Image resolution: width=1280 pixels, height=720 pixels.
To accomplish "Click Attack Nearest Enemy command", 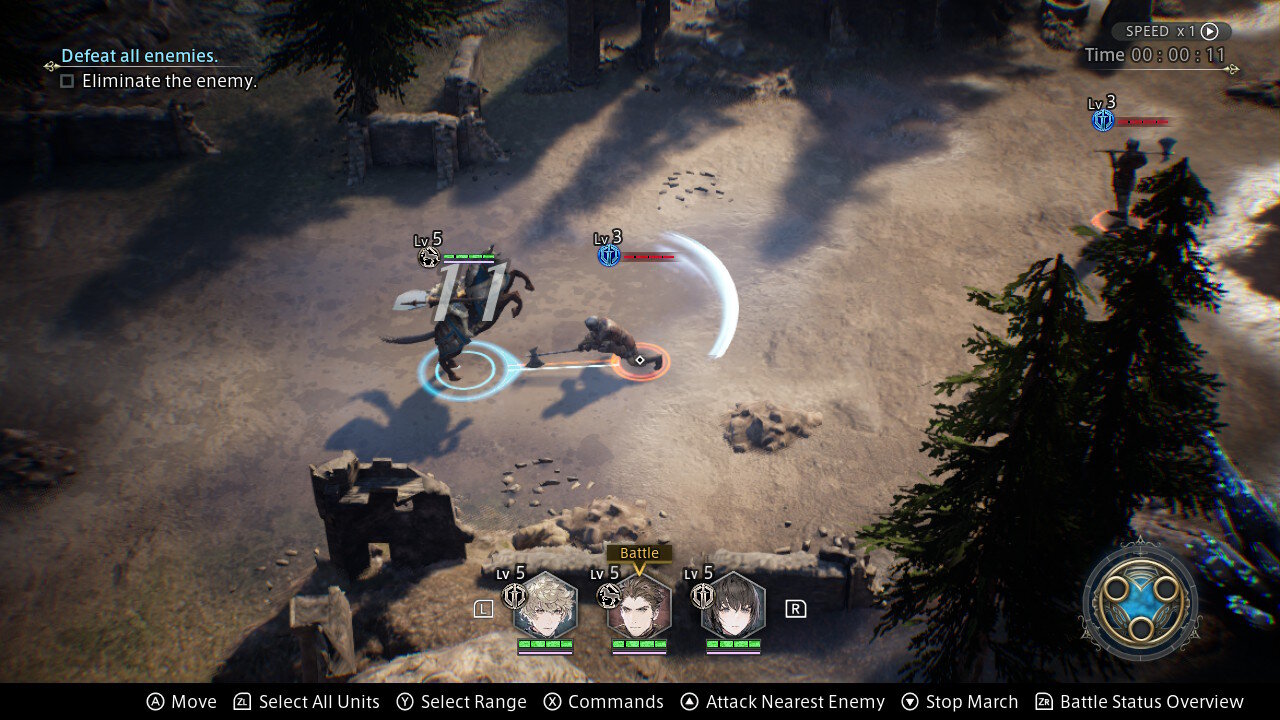I will click(794, 701).
